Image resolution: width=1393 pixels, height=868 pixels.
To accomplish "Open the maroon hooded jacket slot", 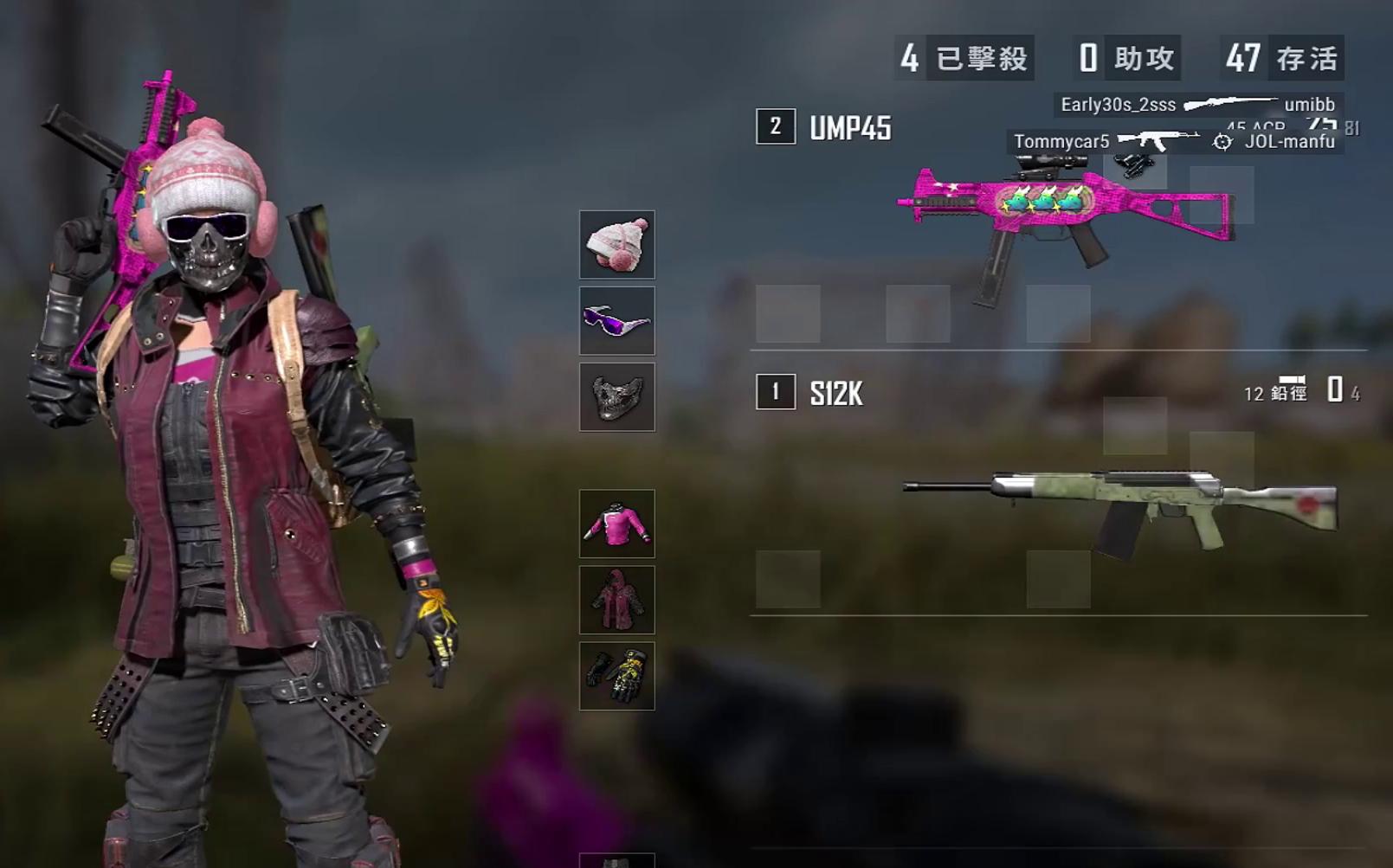I will pos(616,600).
